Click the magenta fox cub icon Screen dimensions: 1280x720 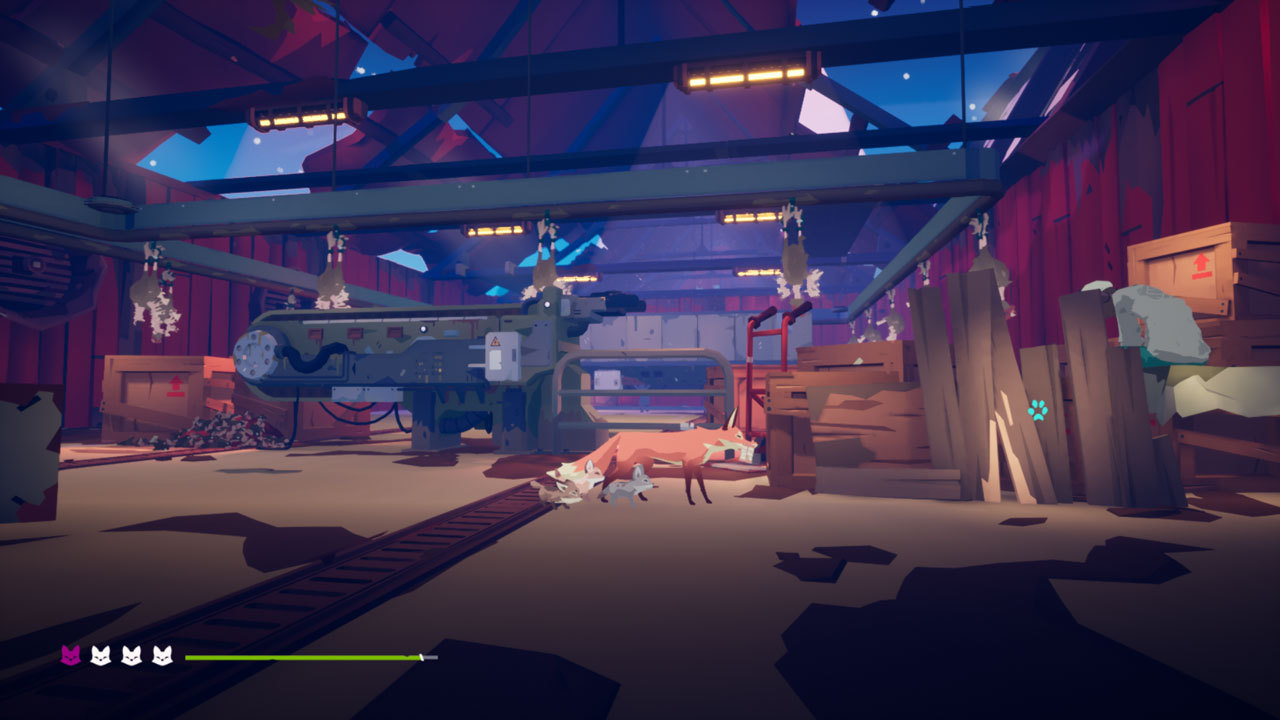pyautogui.click(x=71, y=656)
